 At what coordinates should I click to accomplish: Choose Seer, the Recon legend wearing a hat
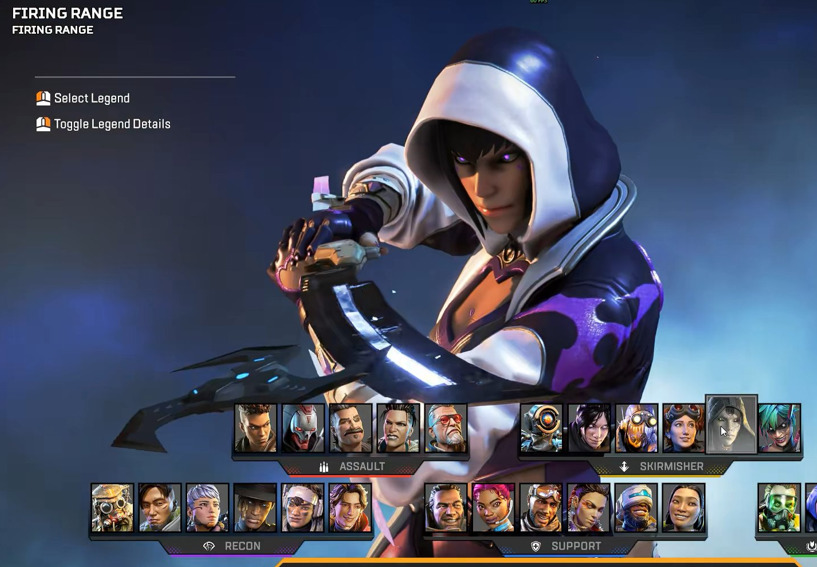tap(255, 508)
